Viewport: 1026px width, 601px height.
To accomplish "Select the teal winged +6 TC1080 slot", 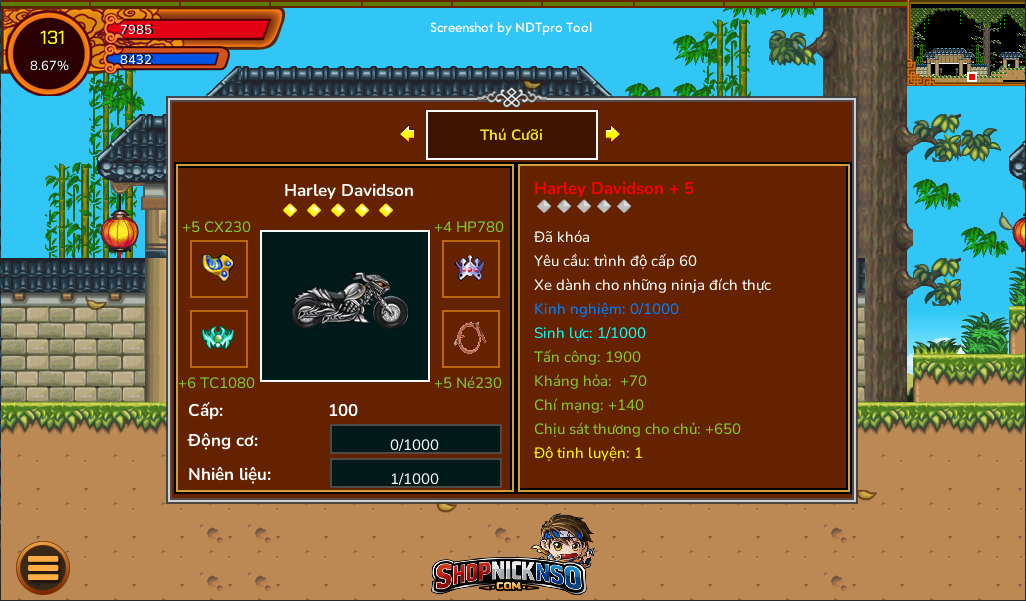I will tap(219, 339).
